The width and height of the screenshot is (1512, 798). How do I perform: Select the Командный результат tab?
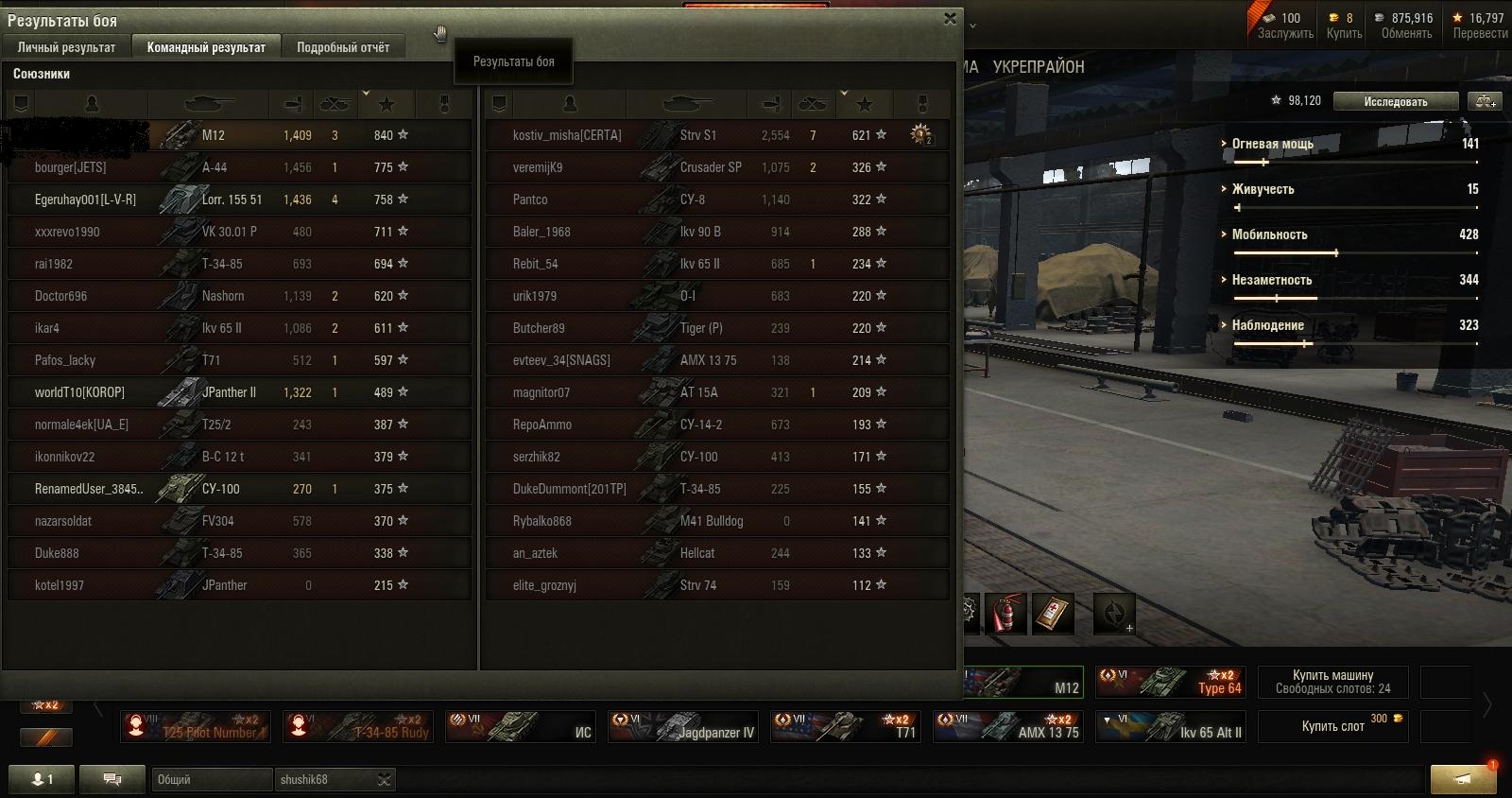(206, 47)
